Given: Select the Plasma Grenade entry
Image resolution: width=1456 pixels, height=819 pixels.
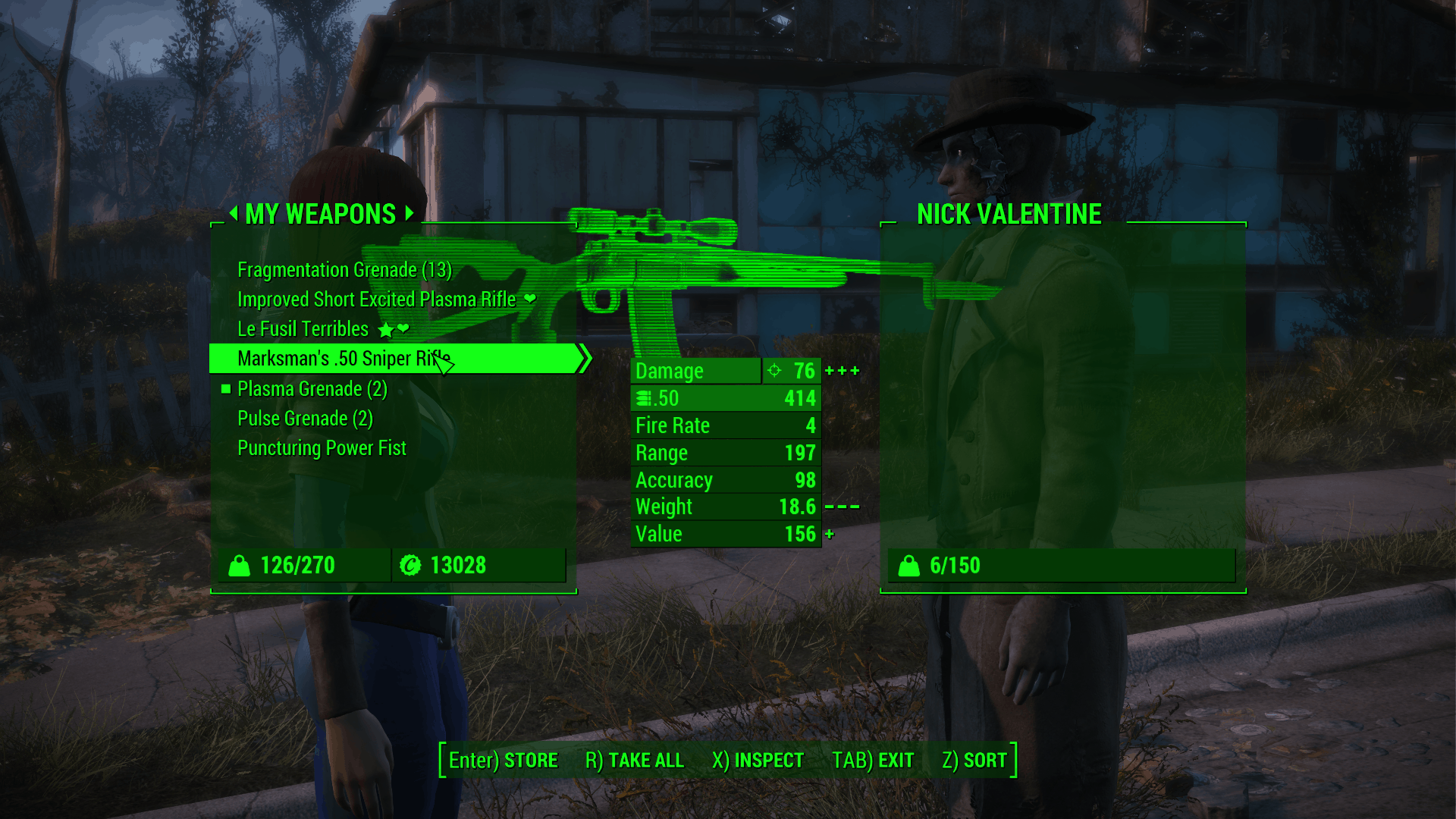Looking at the screenshot, I should (312, 389).
